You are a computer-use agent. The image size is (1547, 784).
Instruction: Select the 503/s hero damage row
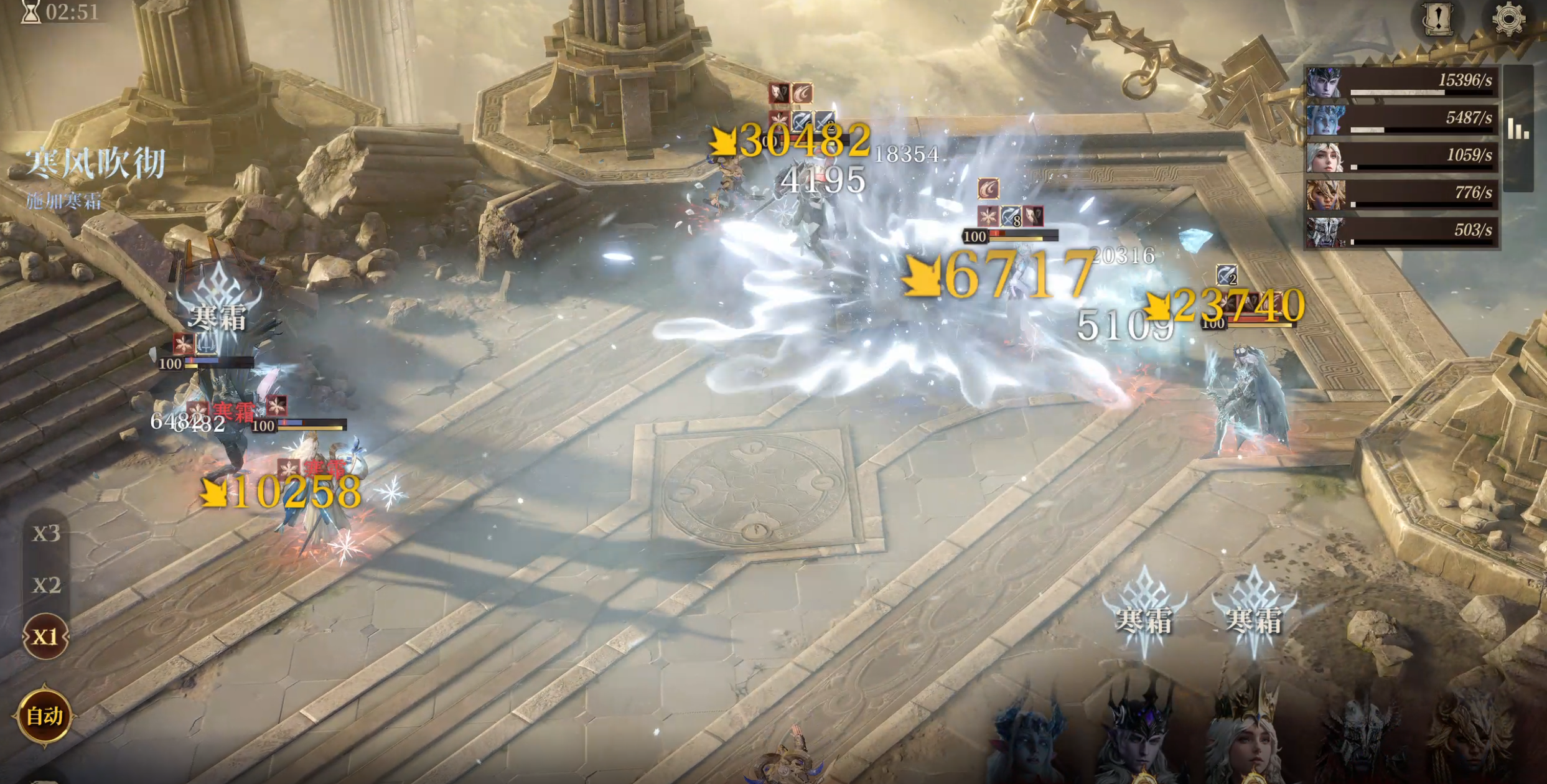click(1401, 231)
